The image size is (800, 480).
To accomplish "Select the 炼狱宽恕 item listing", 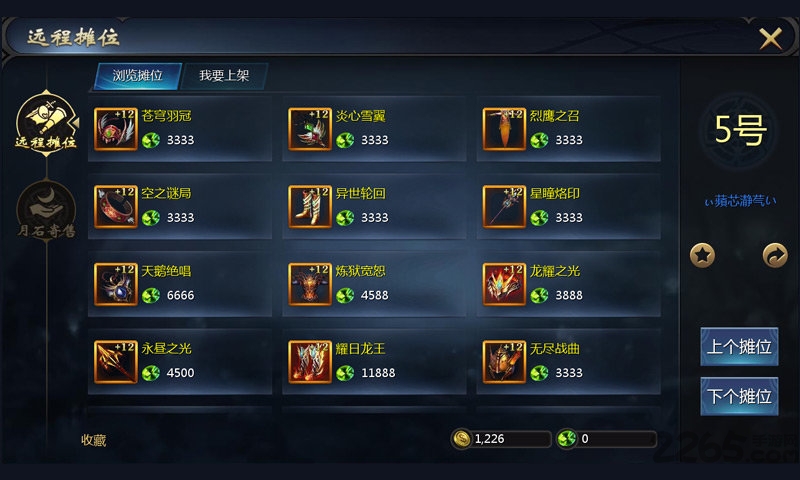I will pyautogui.click(x=373, y=283).
